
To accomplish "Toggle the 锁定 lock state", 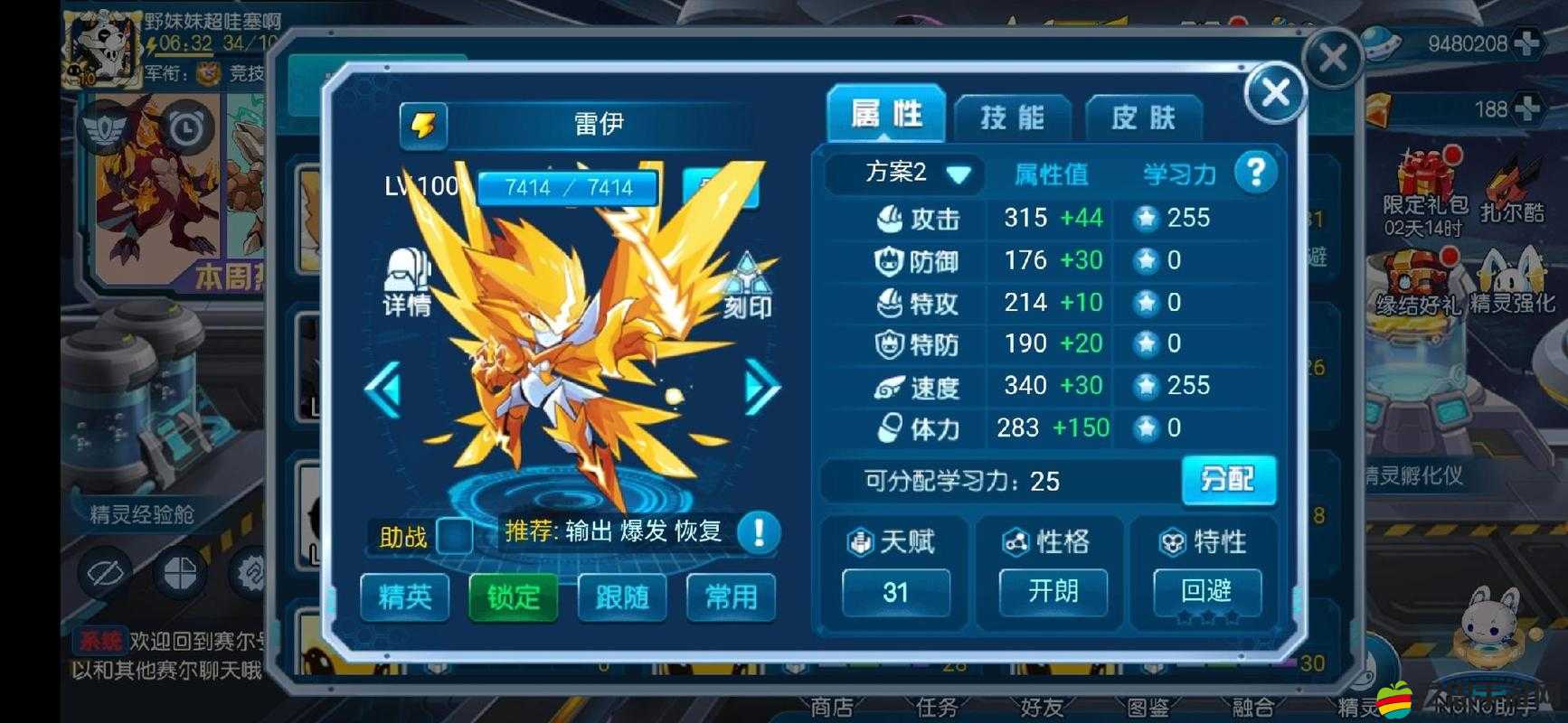I will tap(513, 597).
